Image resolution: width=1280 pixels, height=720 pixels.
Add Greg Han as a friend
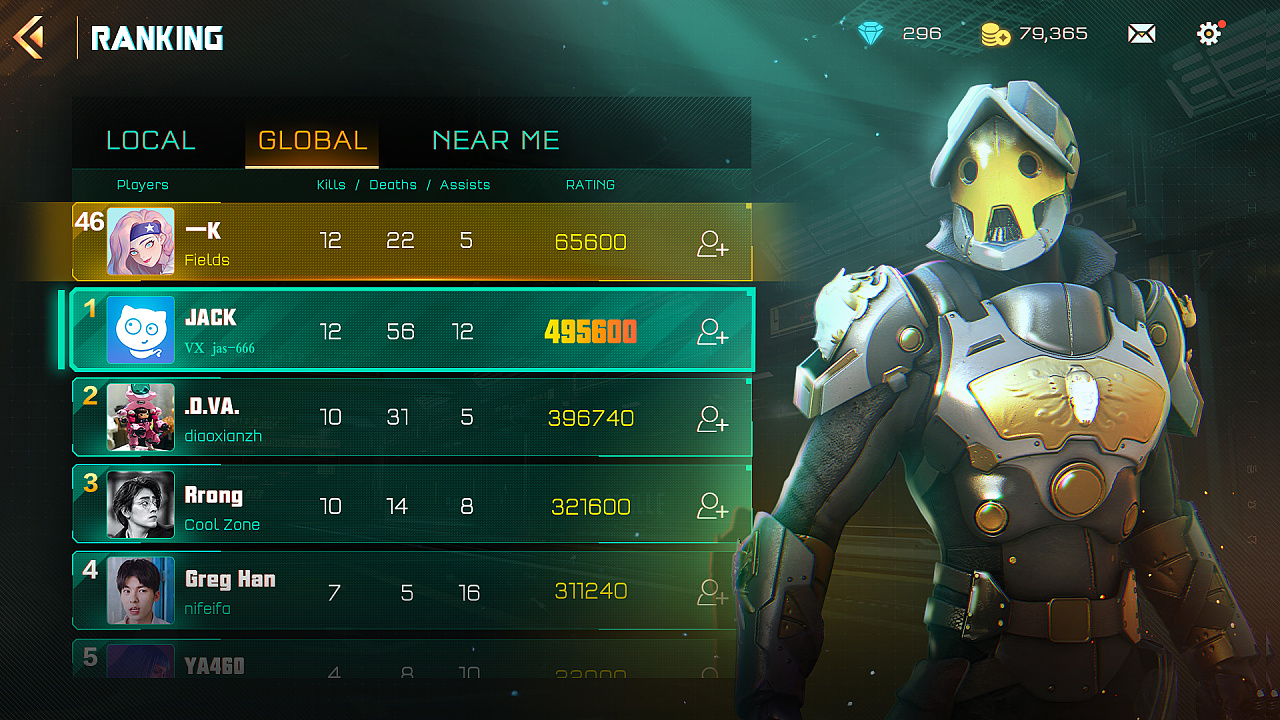point(712,592)
